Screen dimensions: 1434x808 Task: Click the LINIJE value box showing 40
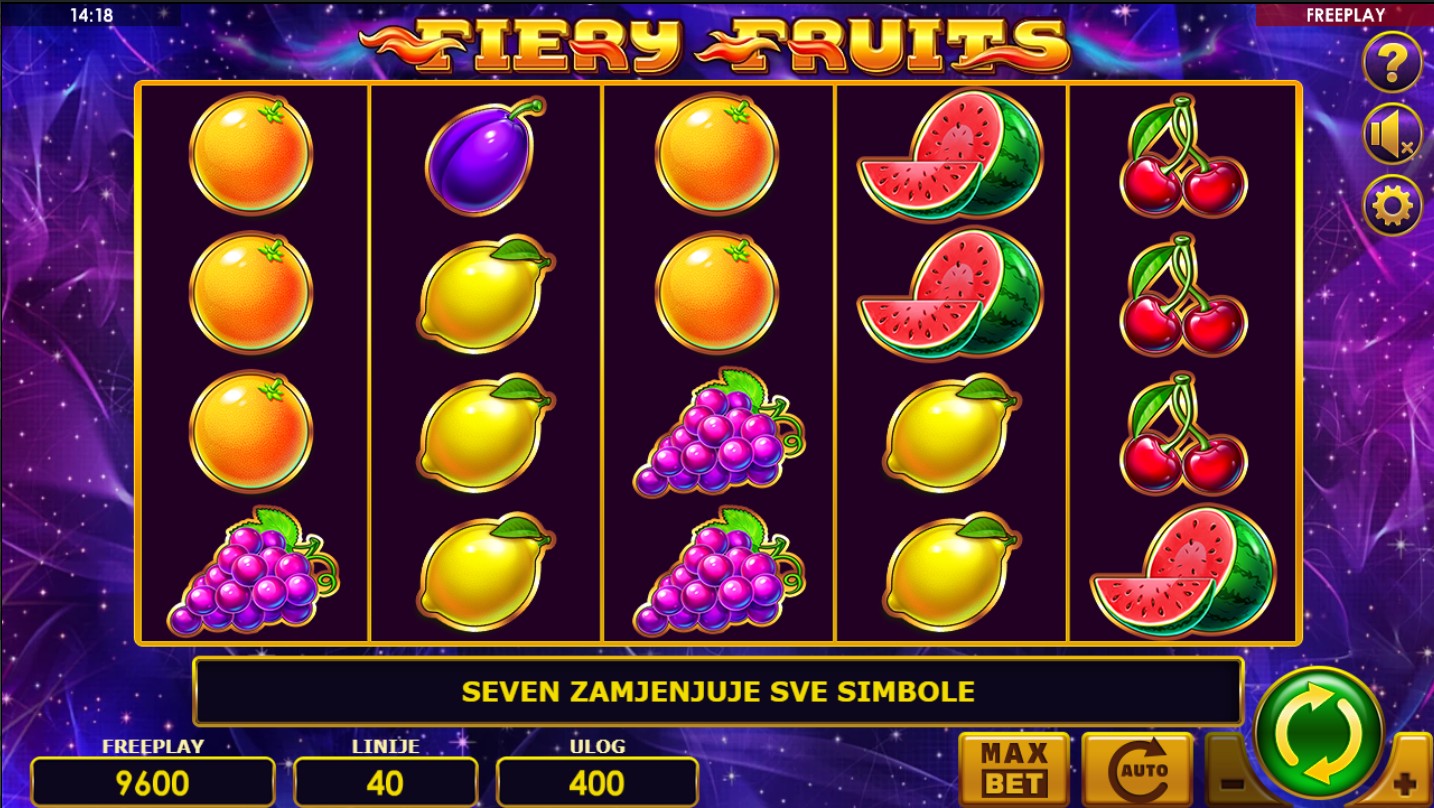click(x=385, y=782)
